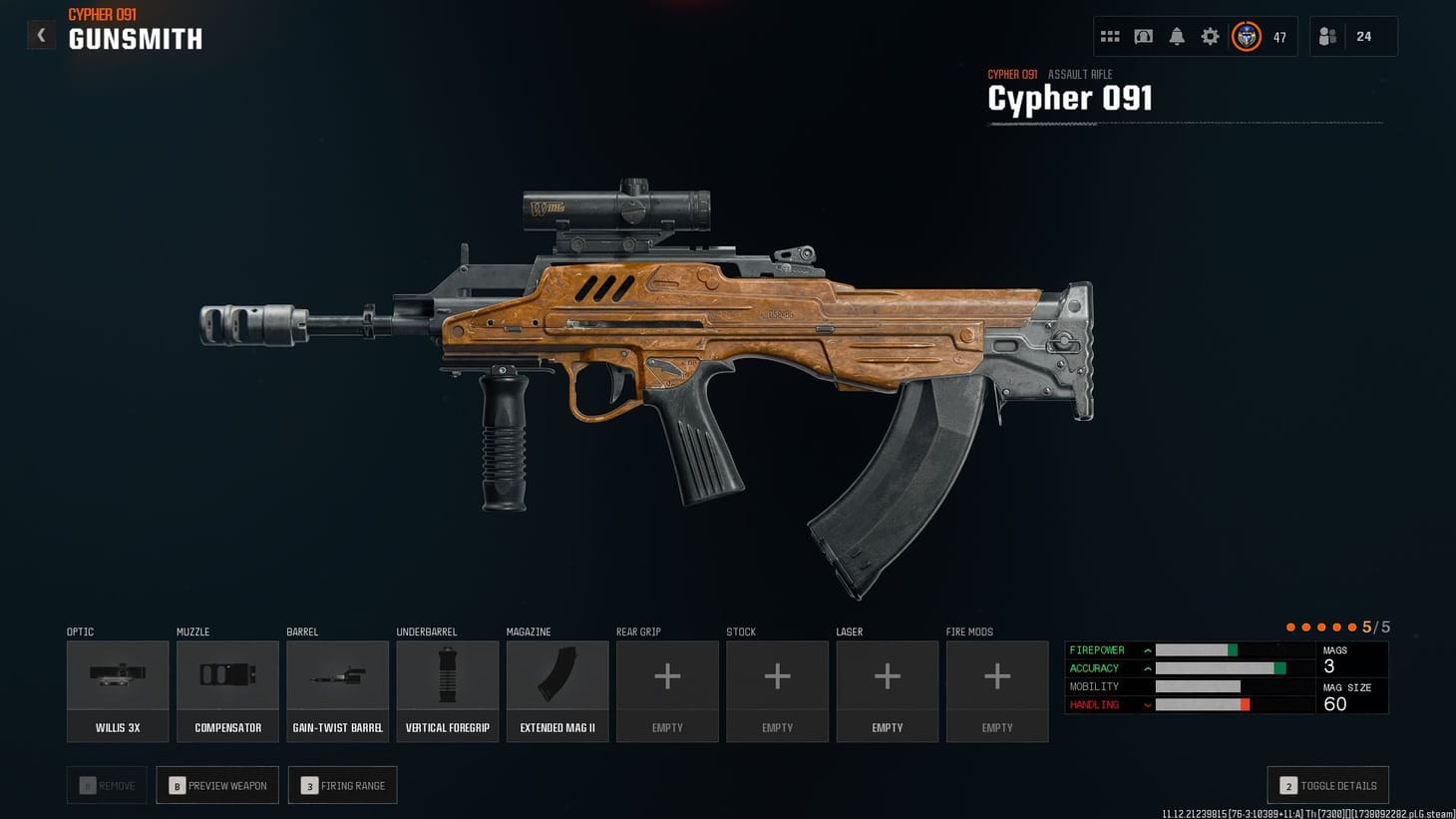Open the Firing Range option

[x=342, y=785]
